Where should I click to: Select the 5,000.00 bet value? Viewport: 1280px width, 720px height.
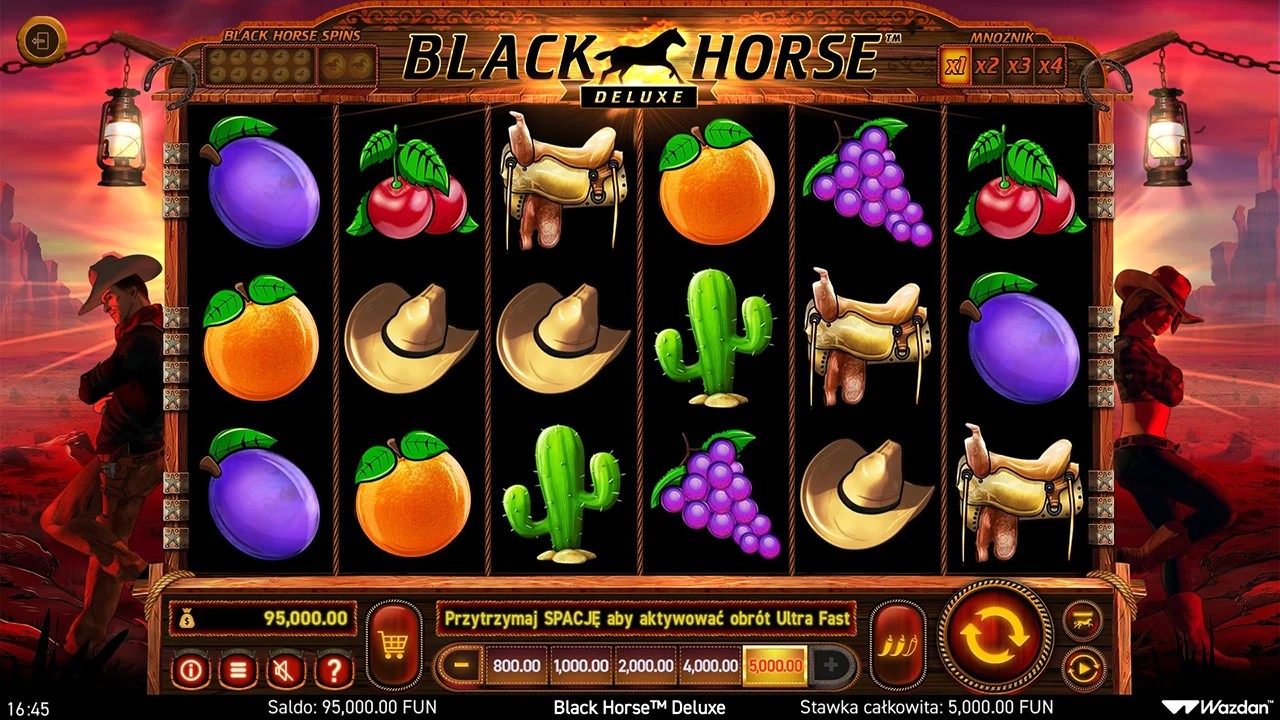[x=775, y=665]
